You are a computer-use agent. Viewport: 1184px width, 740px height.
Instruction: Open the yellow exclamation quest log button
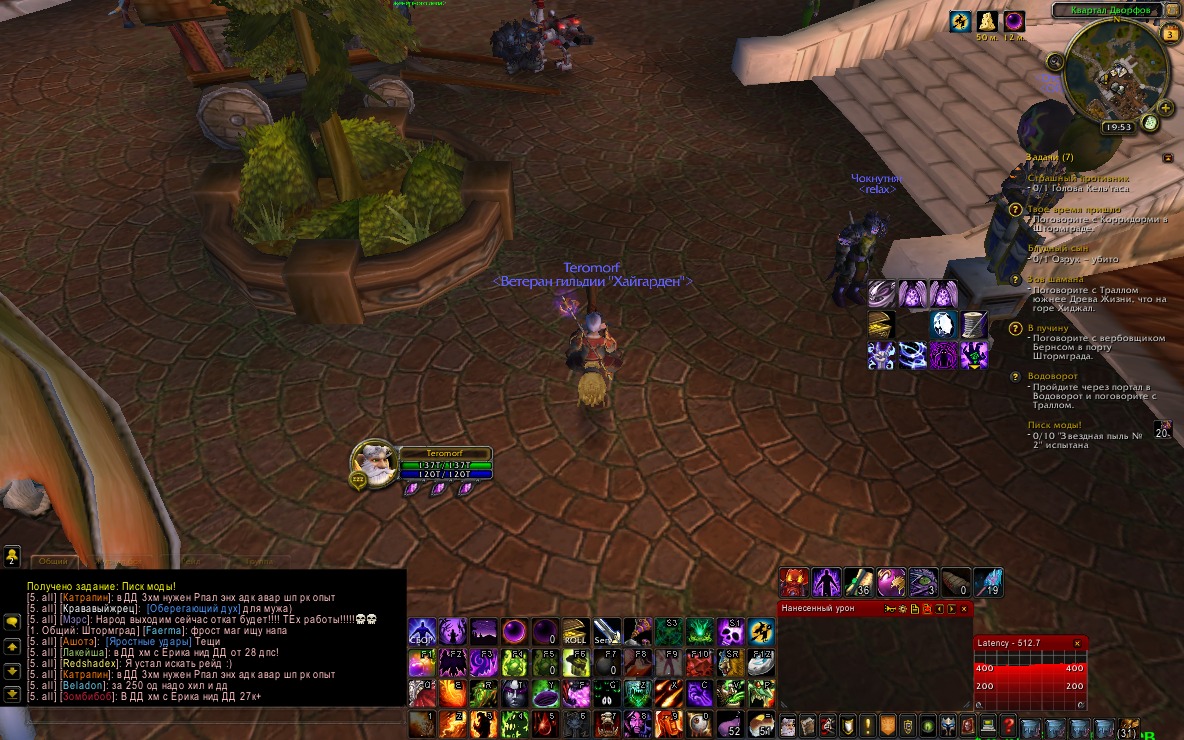[x=867, y=727]
